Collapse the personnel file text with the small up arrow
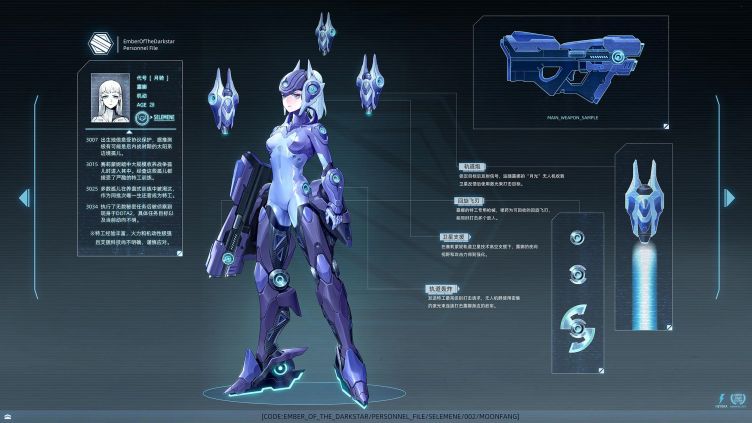 click(x=115, y=129)
